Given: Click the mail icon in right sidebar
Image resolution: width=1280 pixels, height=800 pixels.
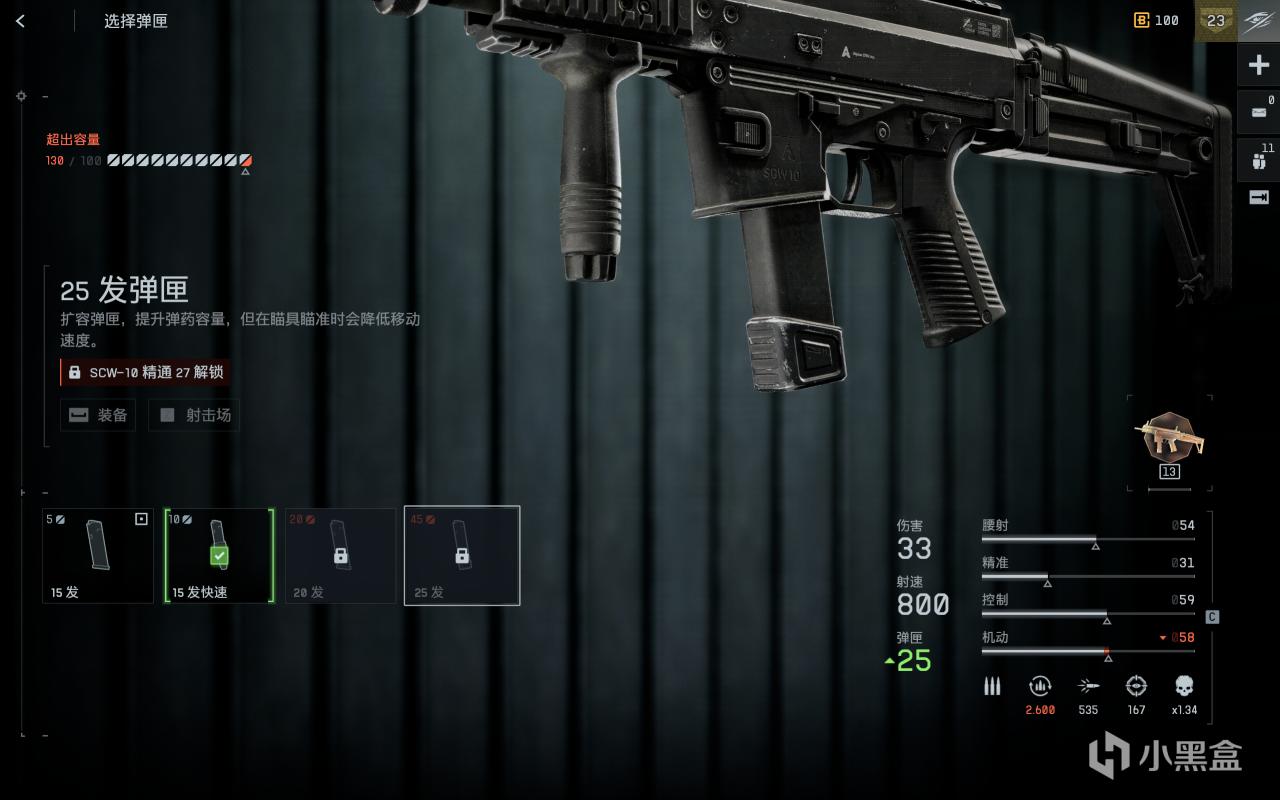Looking at the screenshot, I should (x=1259, y=112).
